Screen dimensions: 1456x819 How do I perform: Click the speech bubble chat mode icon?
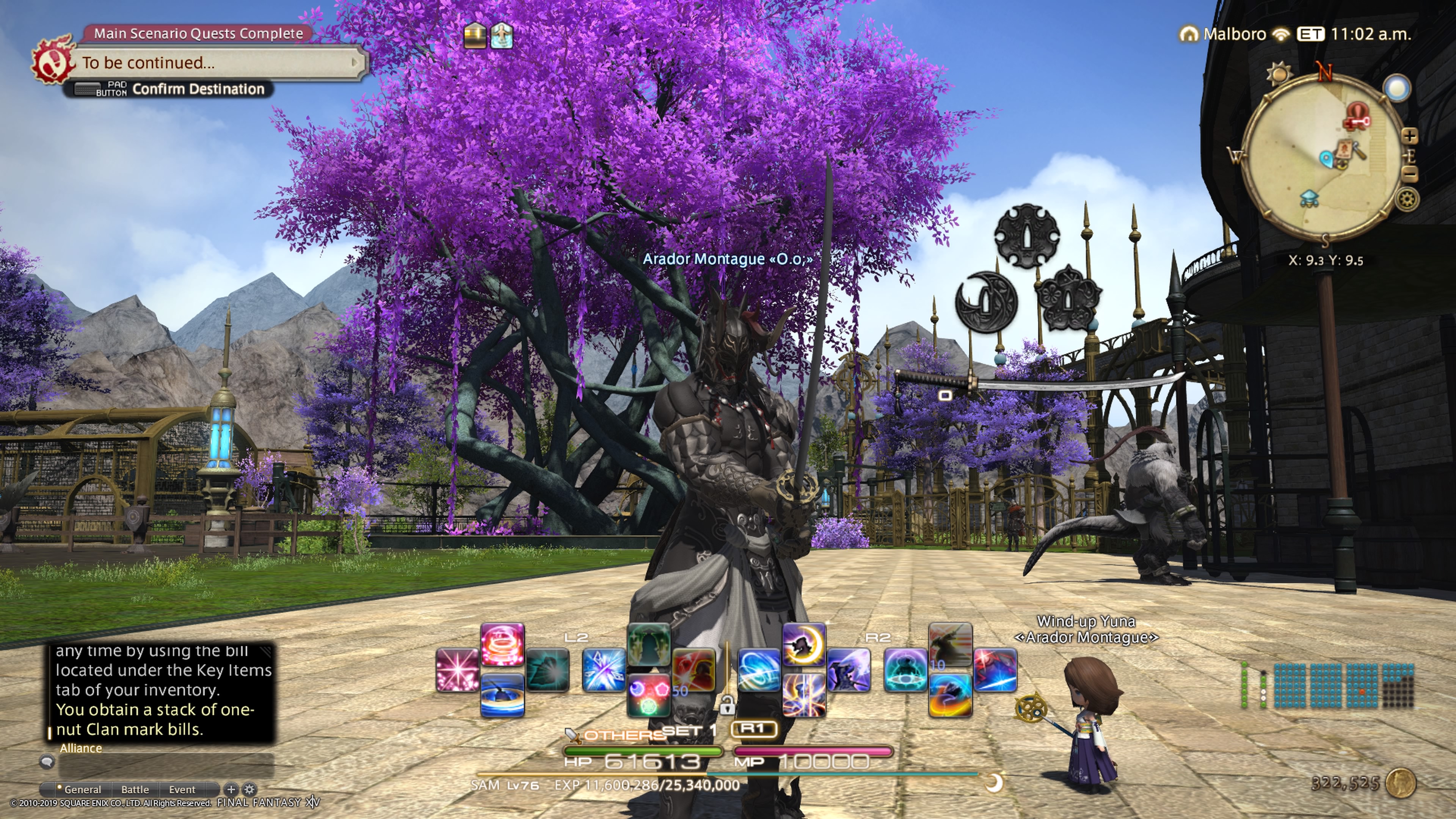(47, 762)
